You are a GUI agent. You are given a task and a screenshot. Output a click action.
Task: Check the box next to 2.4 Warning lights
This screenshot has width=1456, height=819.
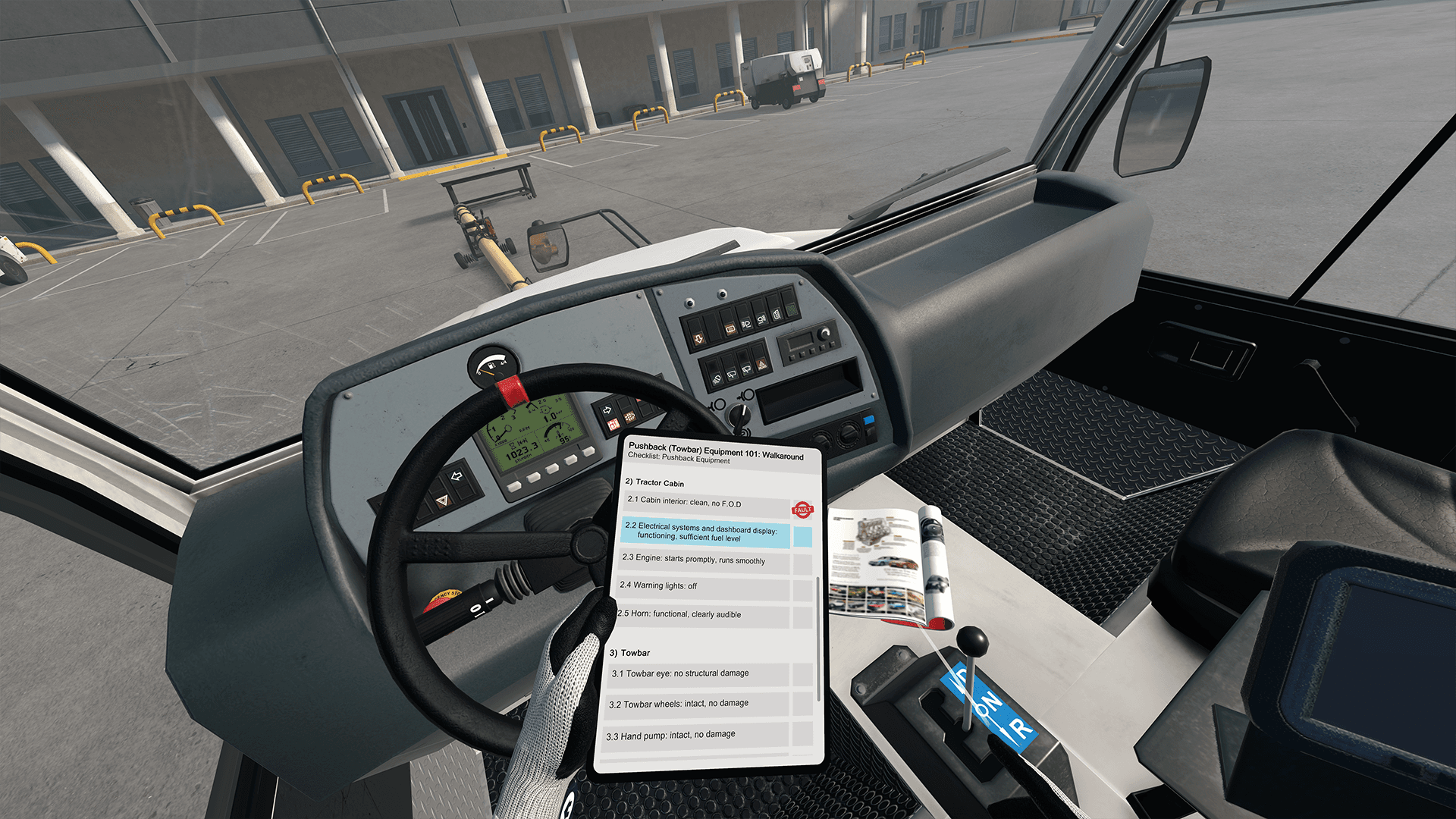coord(802,591)
